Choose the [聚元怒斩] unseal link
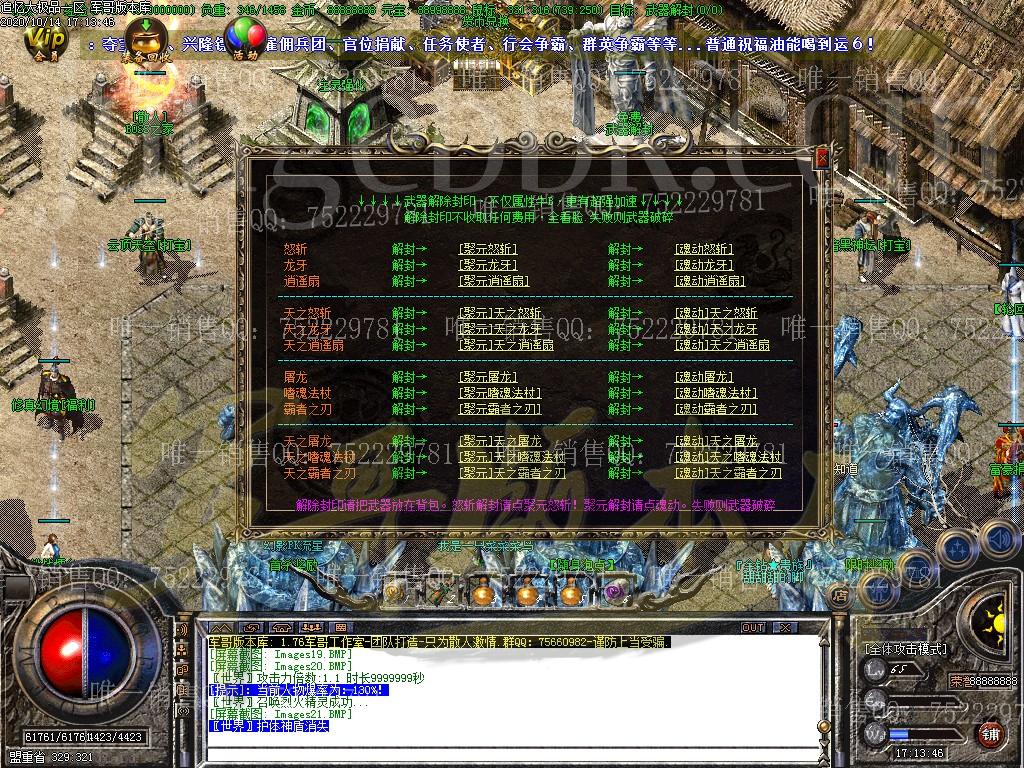Image resolution: width=1024 pixels, height=768 pixels. pos(488,249)
